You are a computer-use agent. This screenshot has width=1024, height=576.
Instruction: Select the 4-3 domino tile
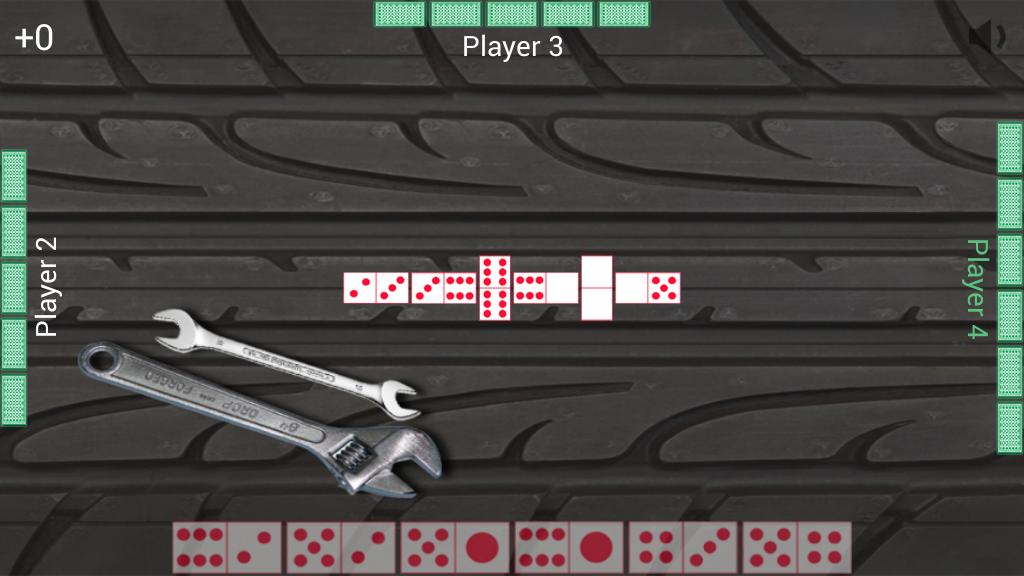(682, 548)
